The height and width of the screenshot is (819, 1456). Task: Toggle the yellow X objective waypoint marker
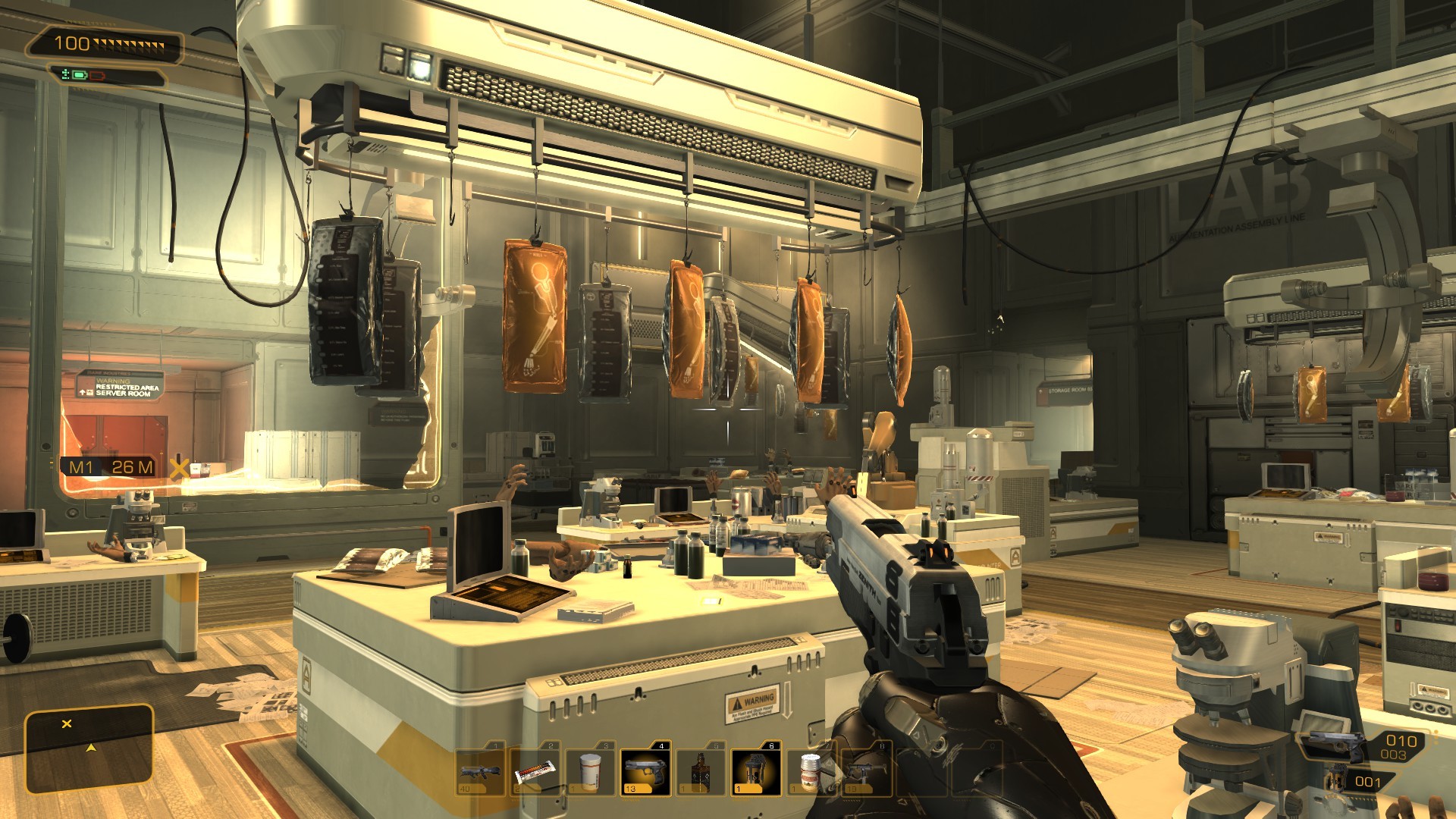click(180, 469)
